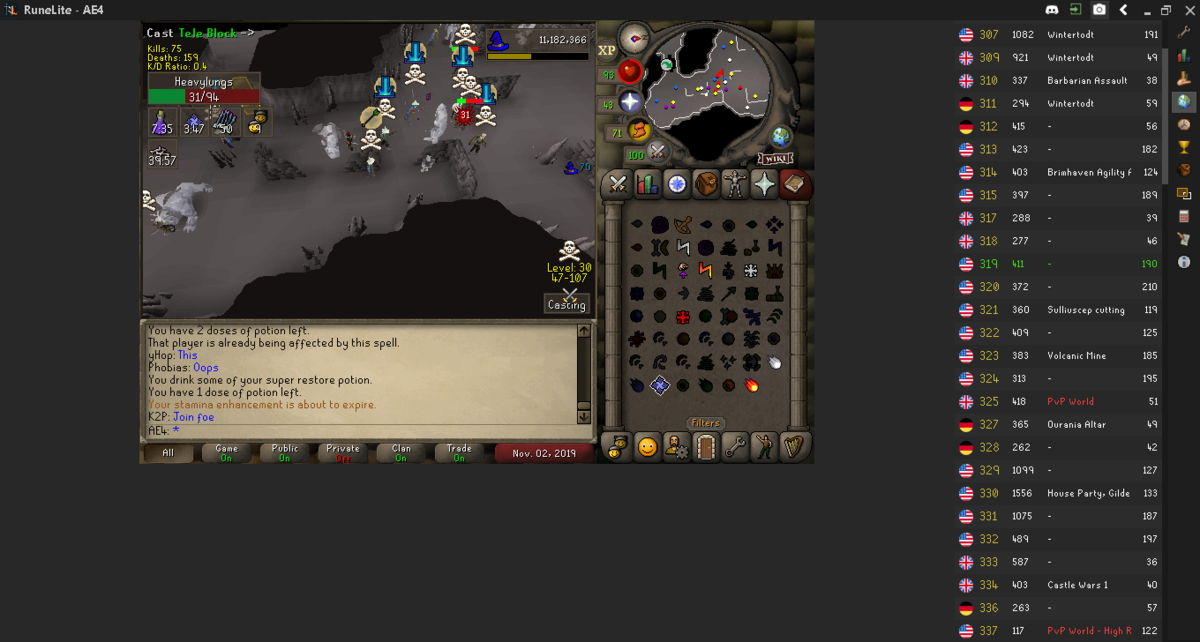Viewport: 1200px width, 642px height.
Task: Switch to the Combat Options tab
Action: coord(618,184)
